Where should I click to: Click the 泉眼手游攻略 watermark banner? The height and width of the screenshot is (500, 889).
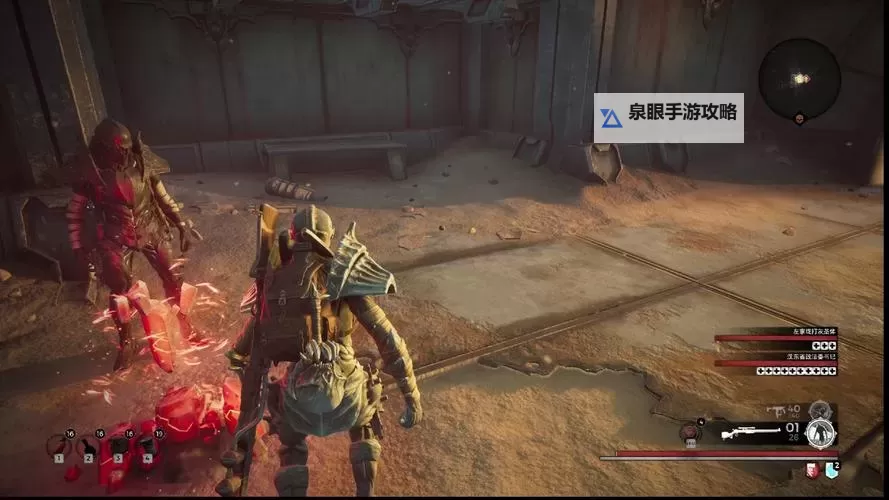click(x=669, y=118)
